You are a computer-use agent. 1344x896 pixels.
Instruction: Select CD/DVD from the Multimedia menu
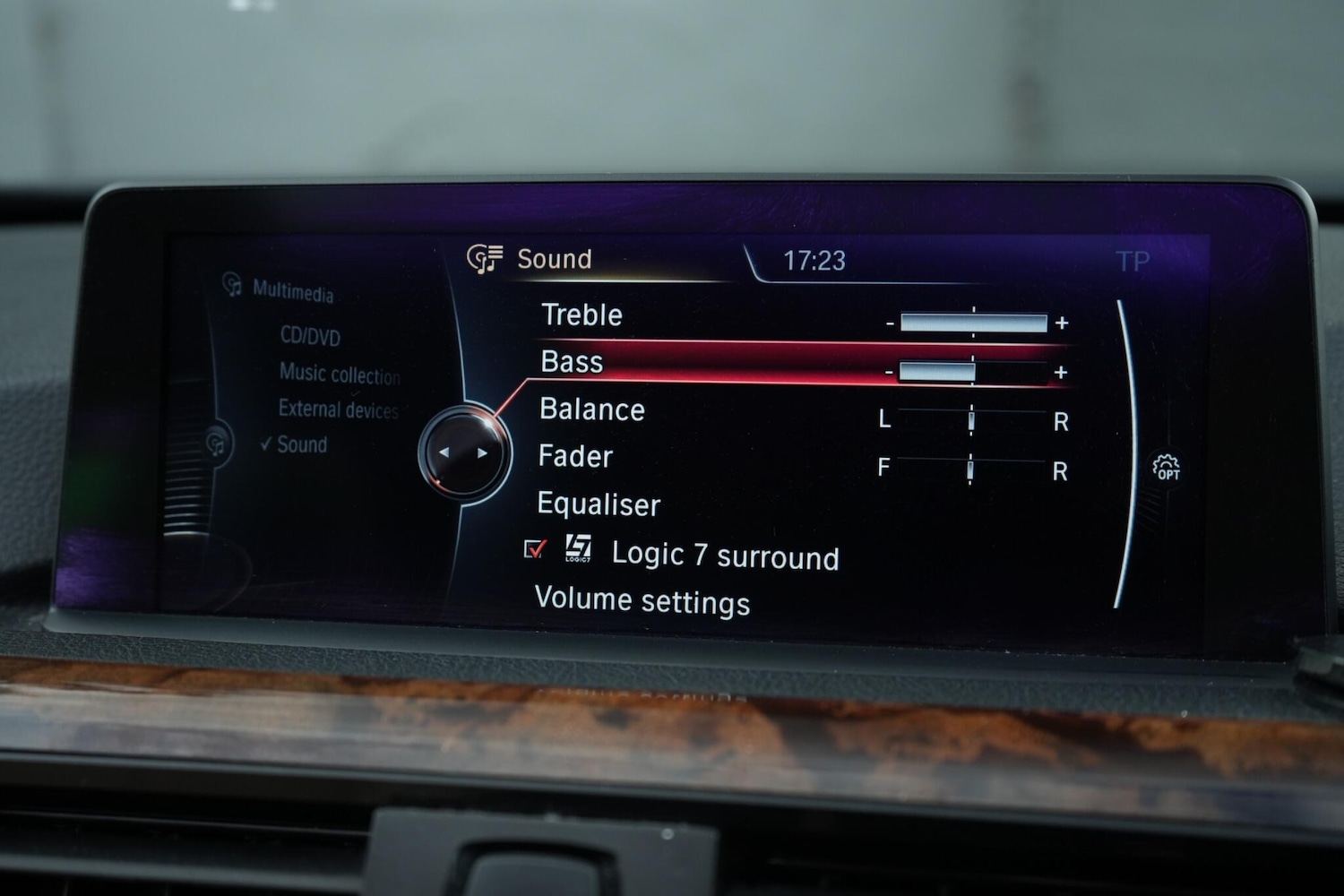click(x=309, y=337)
